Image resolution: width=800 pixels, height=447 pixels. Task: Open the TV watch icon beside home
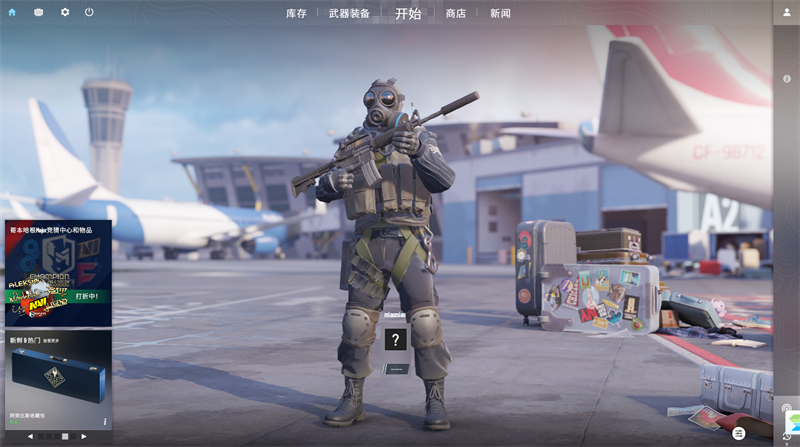click(x=38, y=12)
